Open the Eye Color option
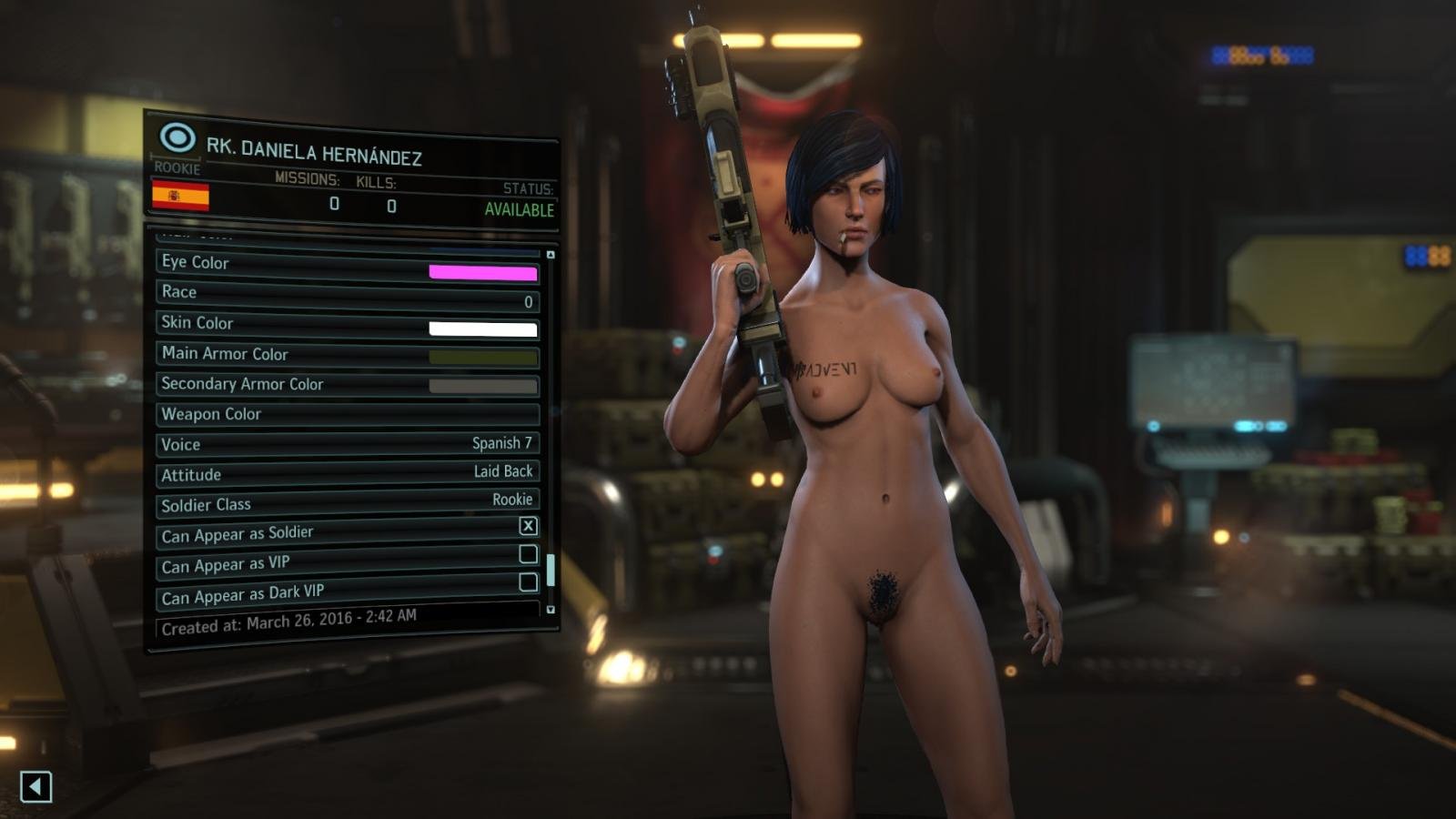 pos(348,265)
